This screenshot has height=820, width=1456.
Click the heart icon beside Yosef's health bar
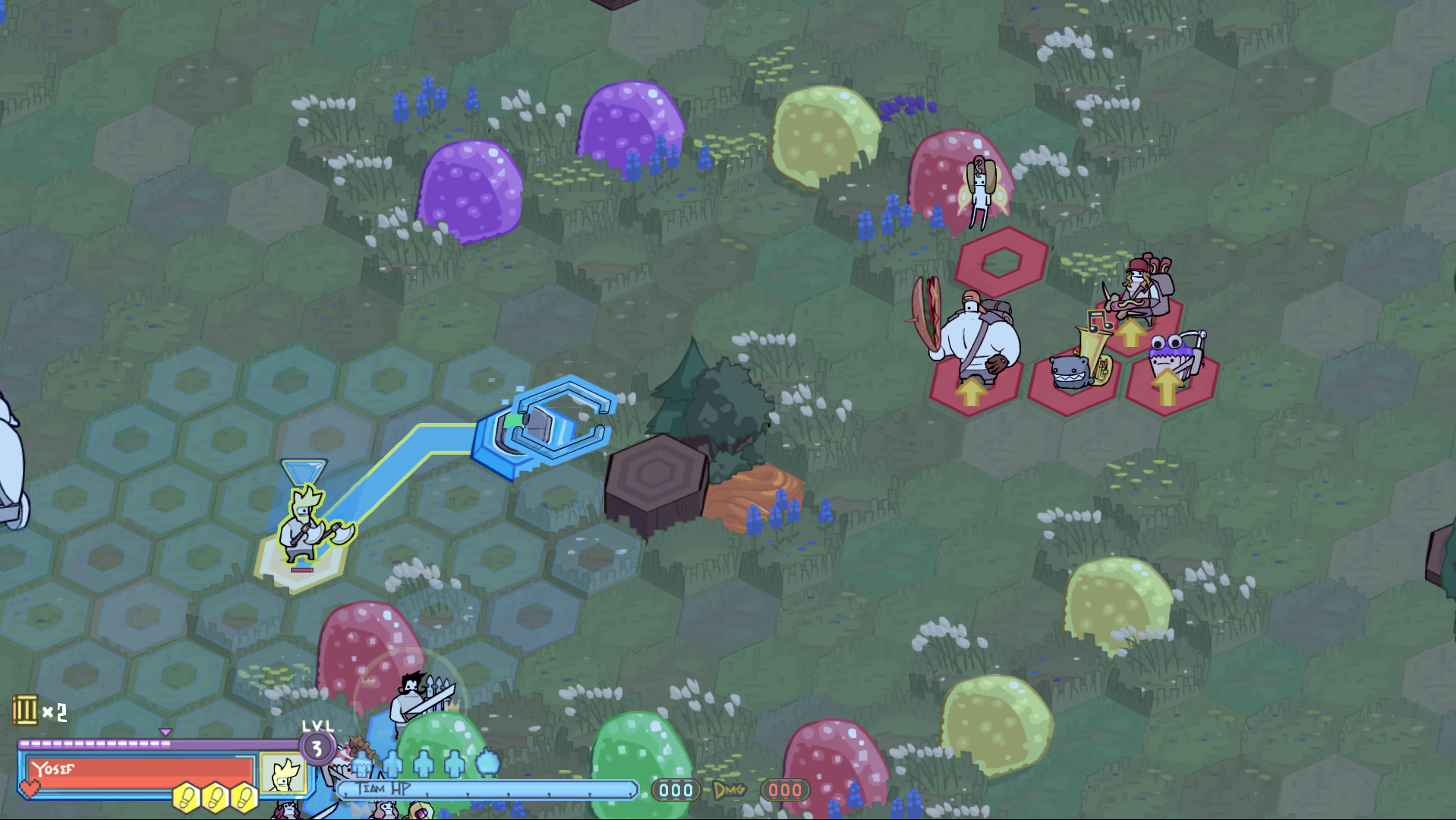pyautogui.click(x=30, y=787)
